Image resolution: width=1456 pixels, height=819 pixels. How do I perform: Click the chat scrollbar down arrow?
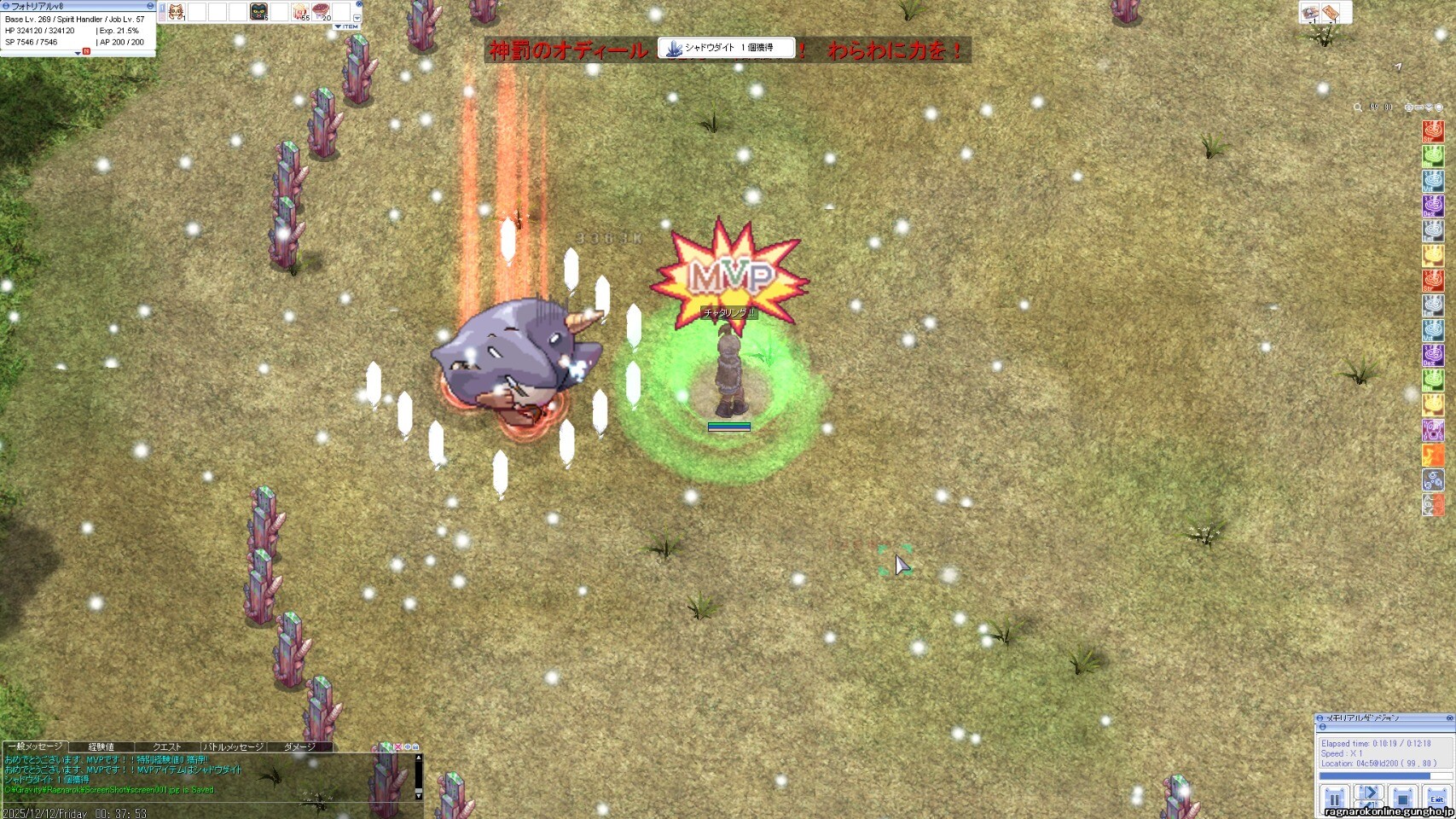(418, 794)
